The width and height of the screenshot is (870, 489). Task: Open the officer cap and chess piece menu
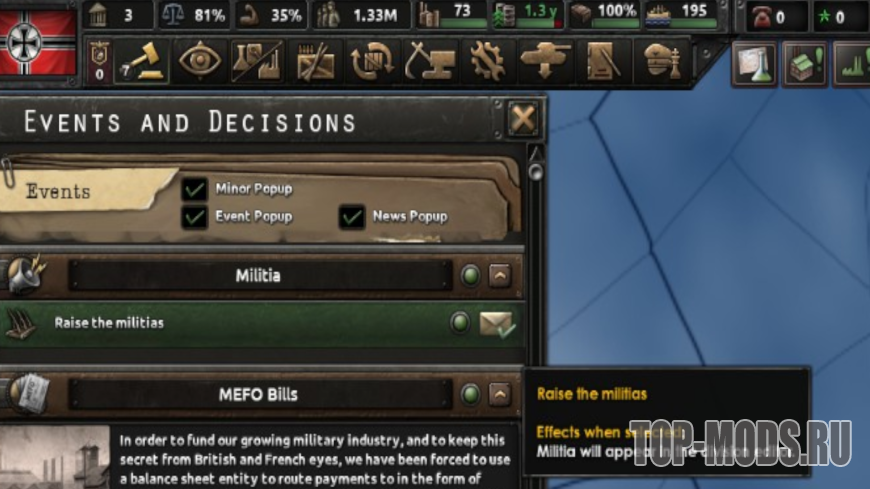pyautogui.click(x=660, y=62)
